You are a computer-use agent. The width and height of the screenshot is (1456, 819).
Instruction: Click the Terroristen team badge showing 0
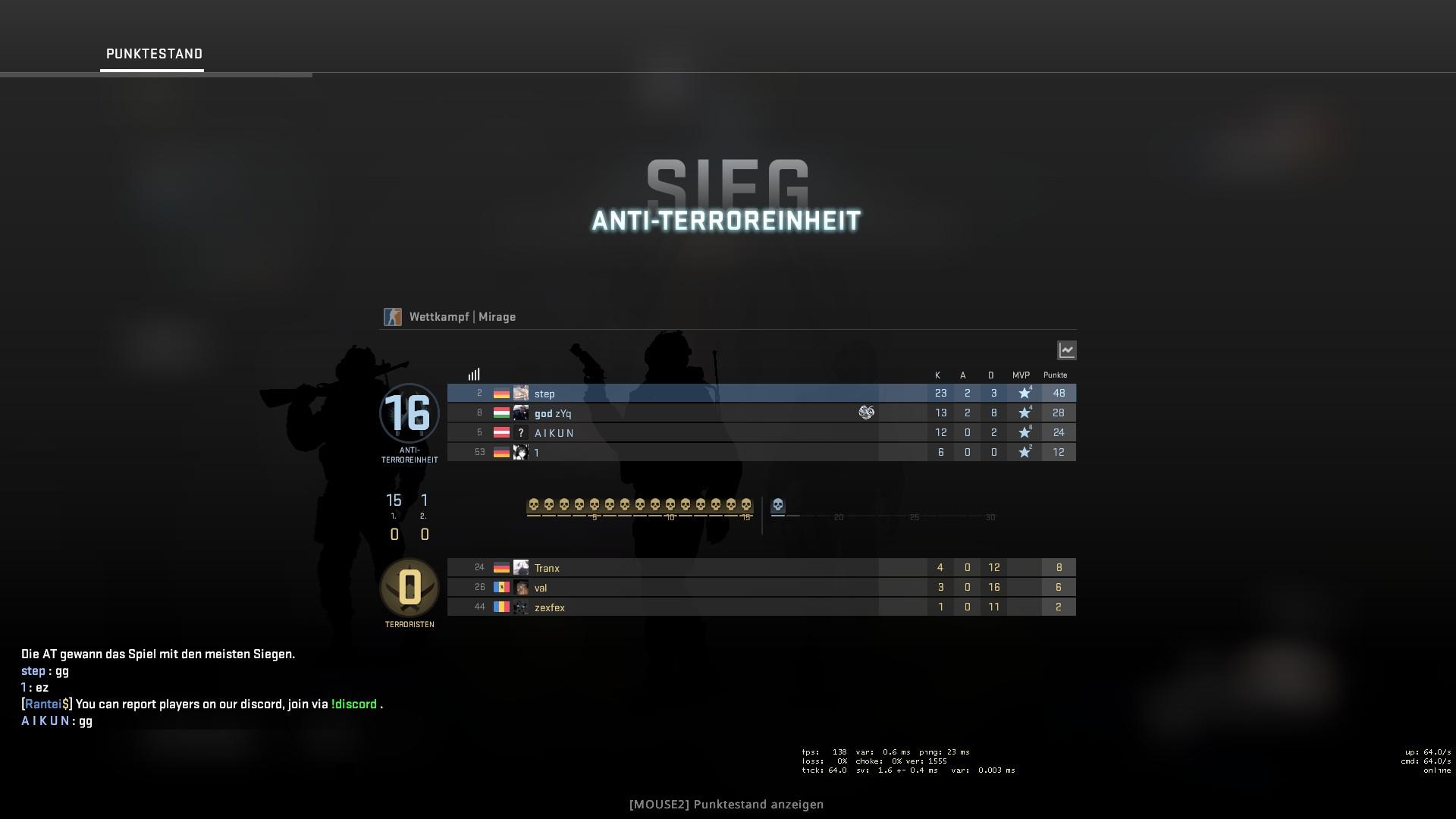(409, 588)
